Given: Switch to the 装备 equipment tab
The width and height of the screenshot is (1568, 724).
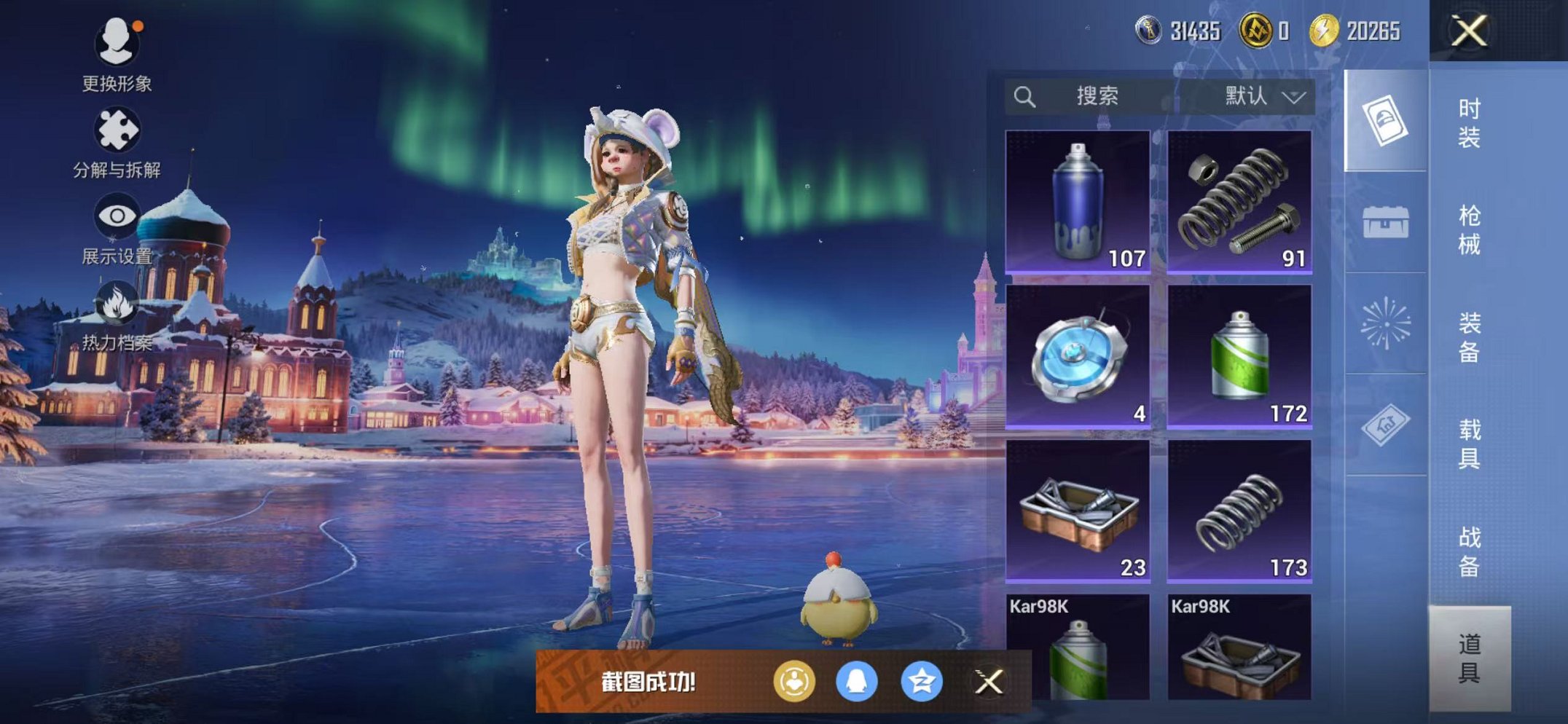Looking at the screenshot, I should click(x=1469, y=337).
